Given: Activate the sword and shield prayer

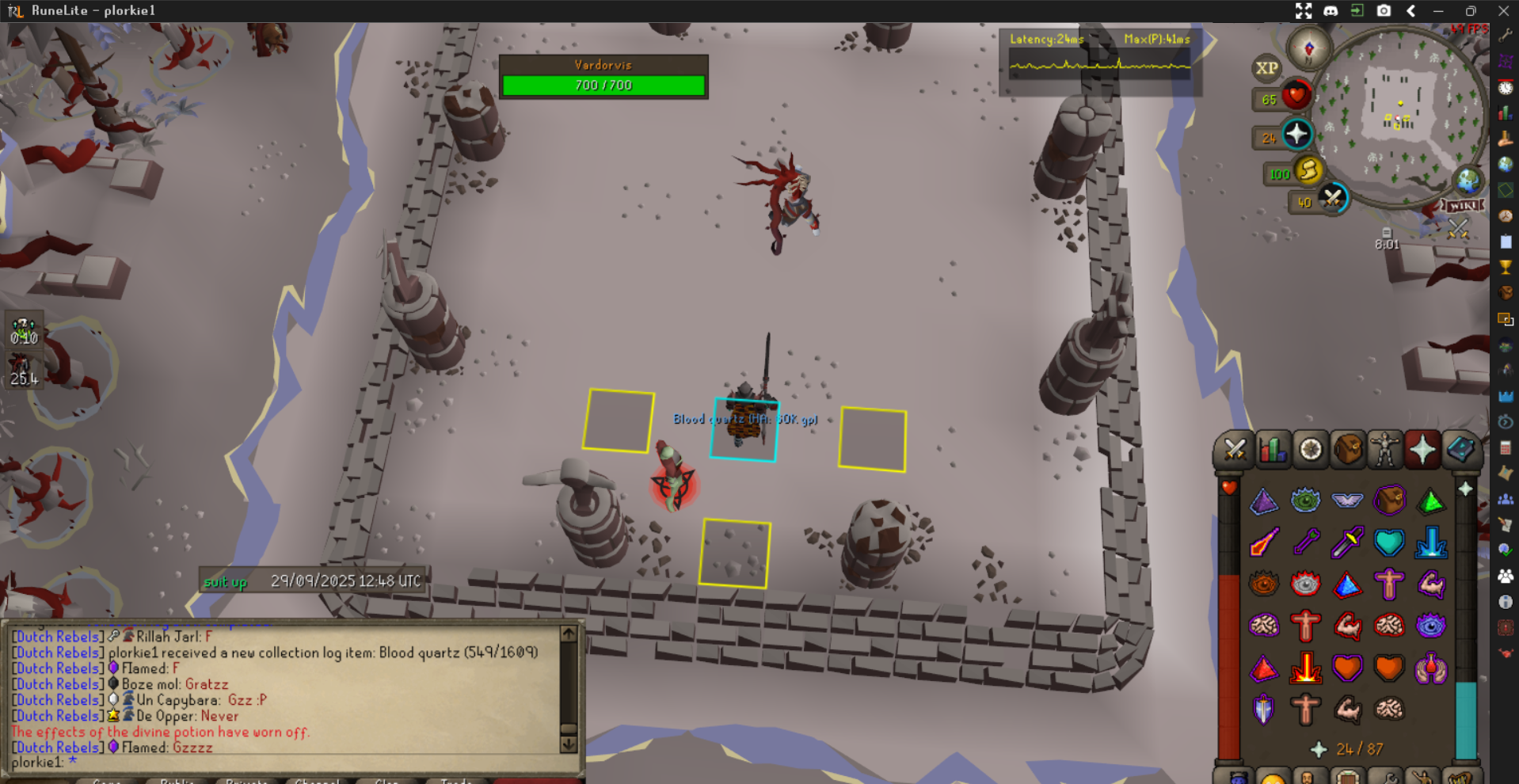Looking at the screenshot, I should point(1263,709).
